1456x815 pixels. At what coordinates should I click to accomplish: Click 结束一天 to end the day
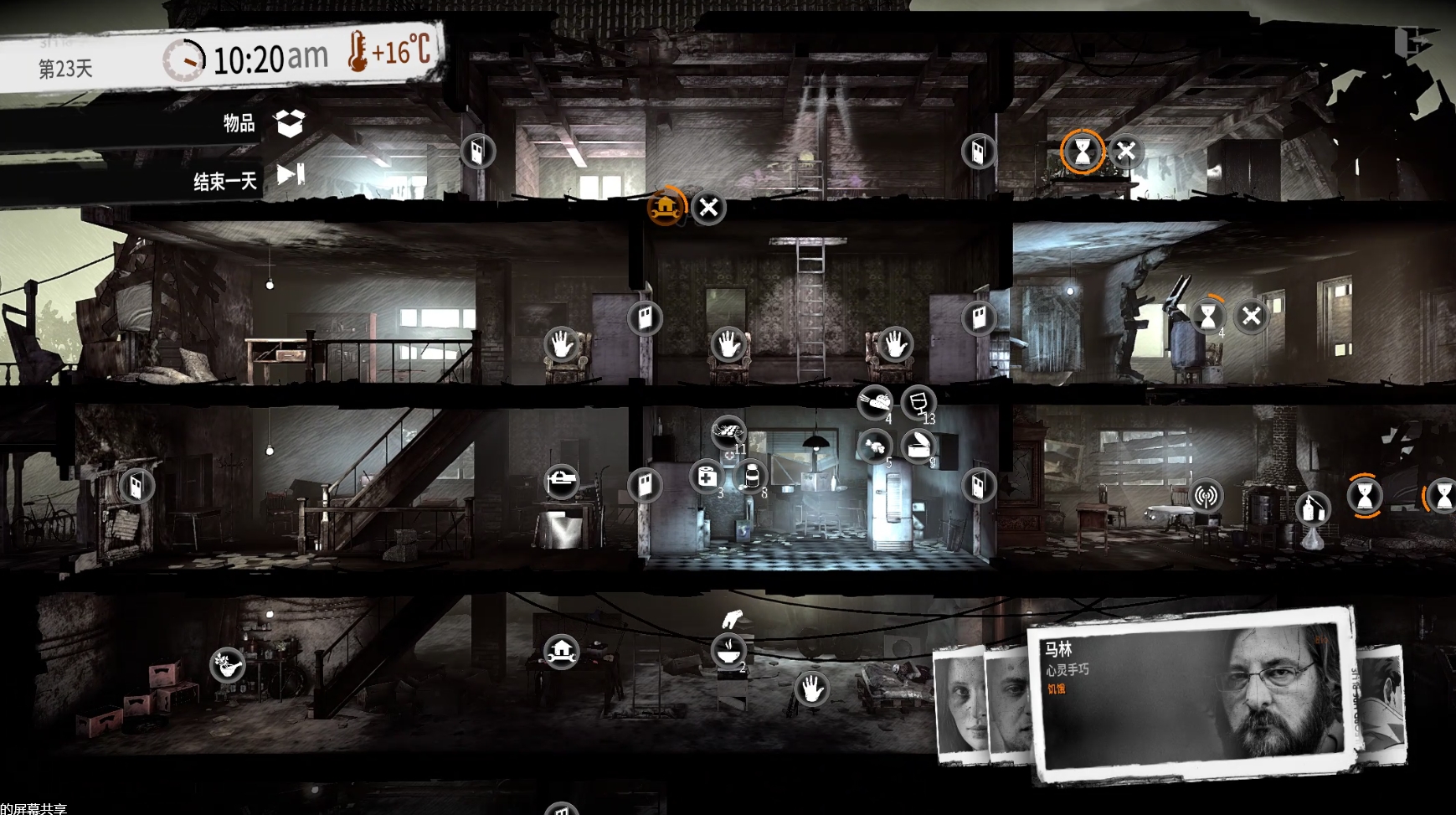tap(290, 175)
